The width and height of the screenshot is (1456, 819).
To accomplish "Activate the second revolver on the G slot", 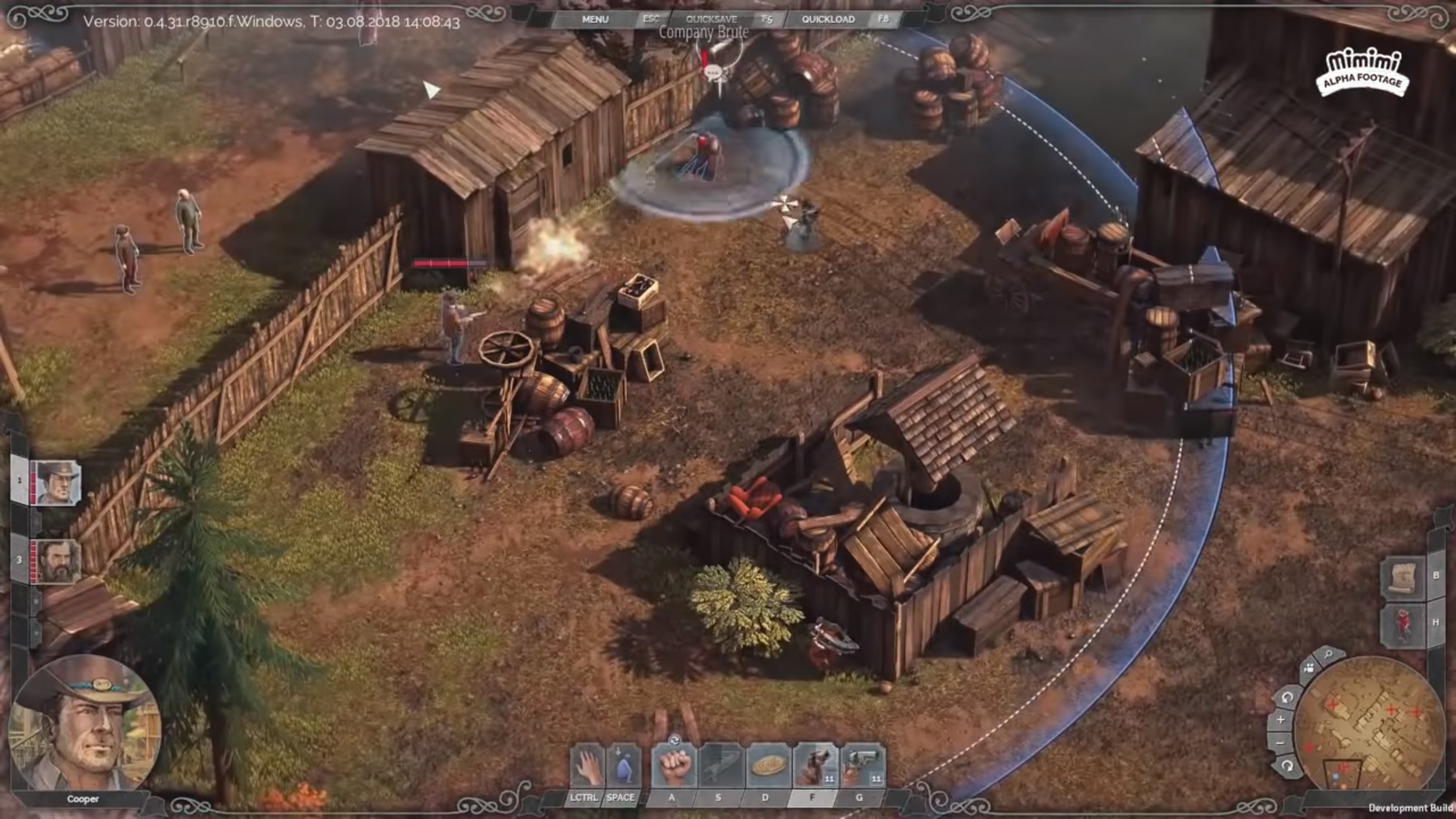I will pos(861,767).
